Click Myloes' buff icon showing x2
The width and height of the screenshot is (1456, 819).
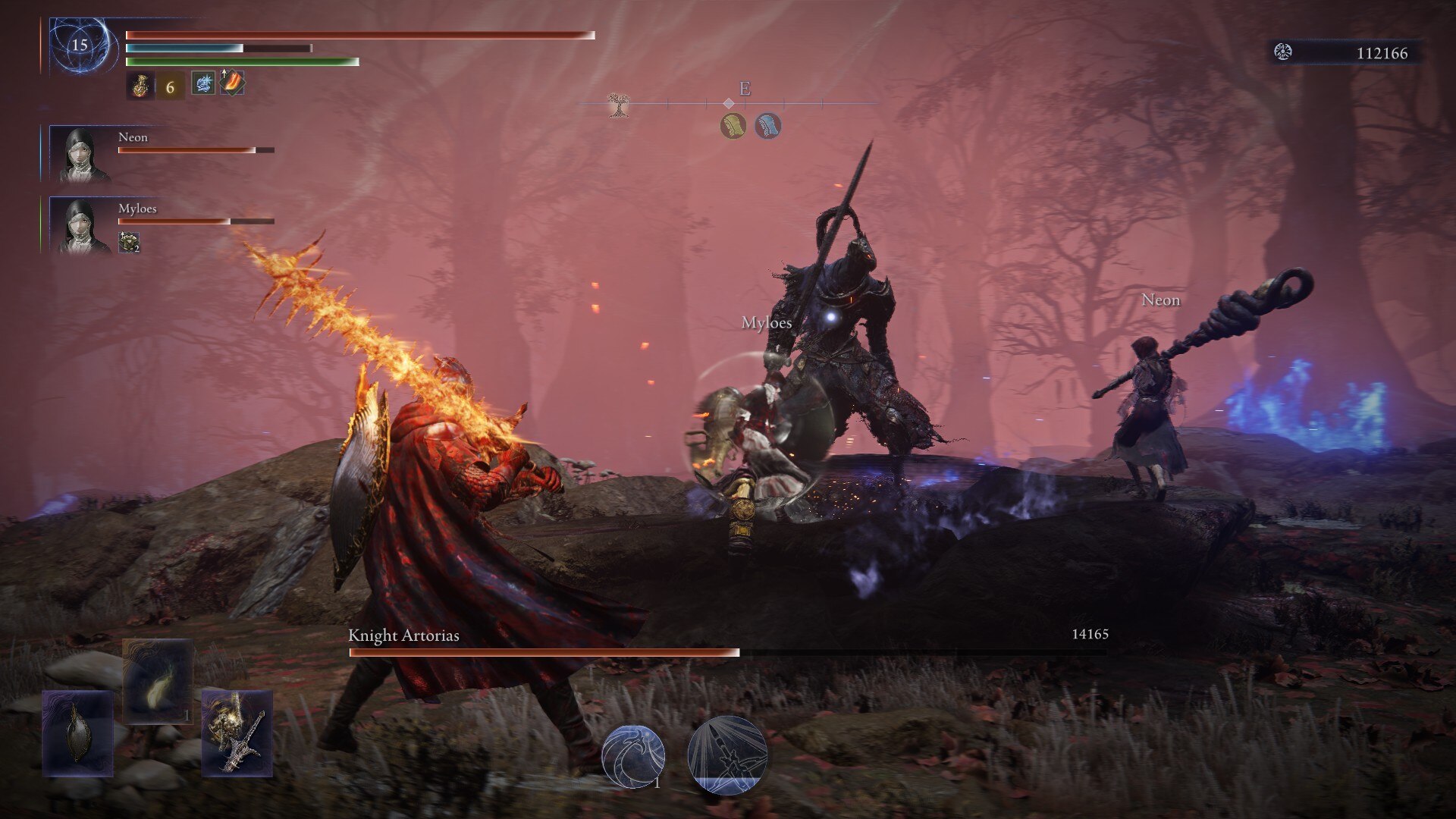pos(127,243)
